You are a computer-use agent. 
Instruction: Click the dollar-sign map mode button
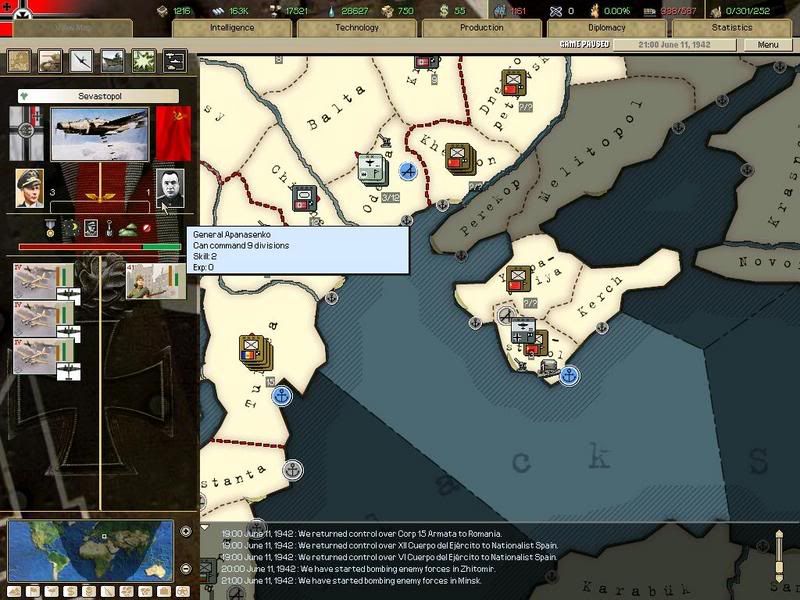click(x=72, y=590)
